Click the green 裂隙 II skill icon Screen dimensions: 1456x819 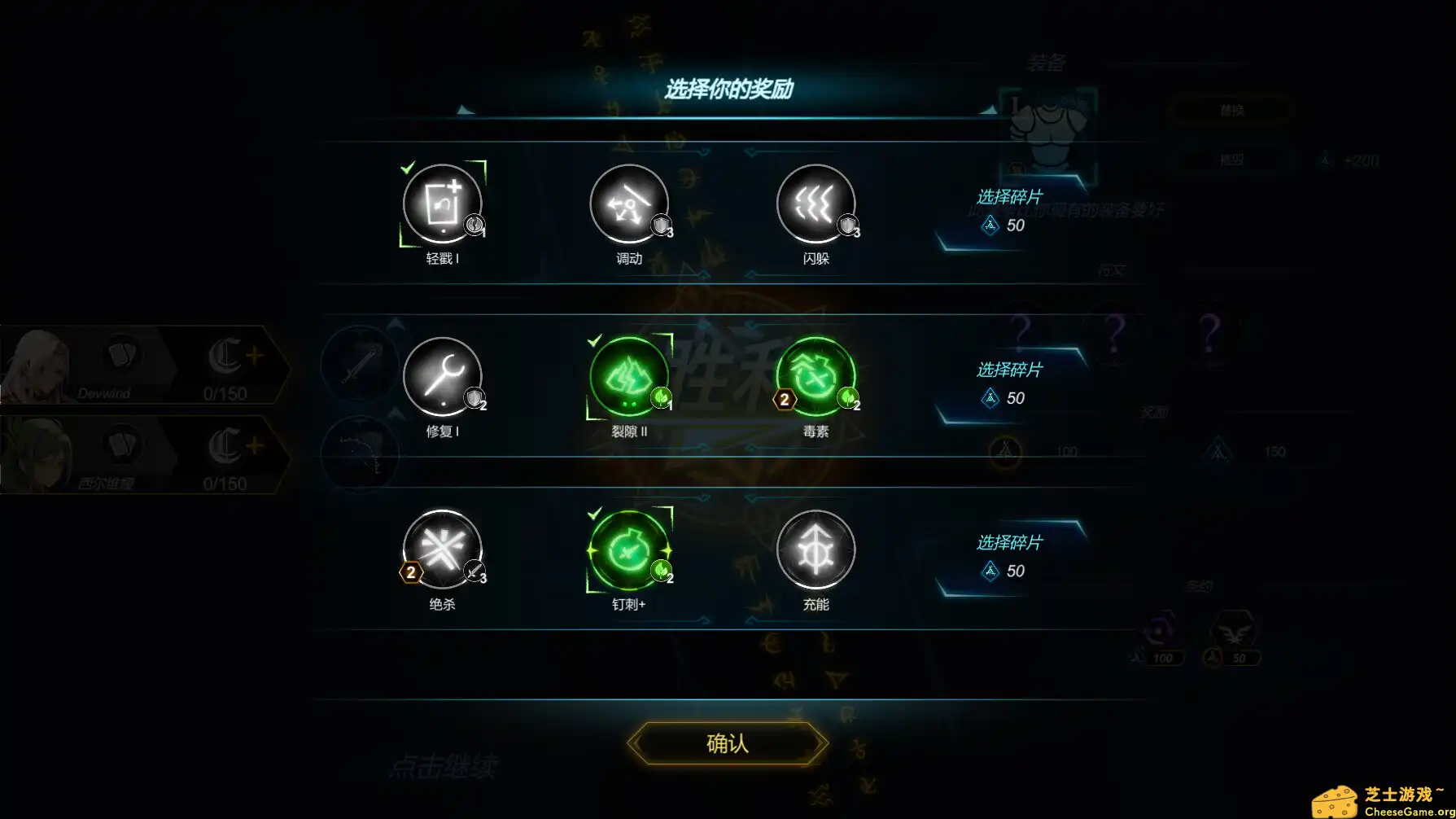click(629, 377)
